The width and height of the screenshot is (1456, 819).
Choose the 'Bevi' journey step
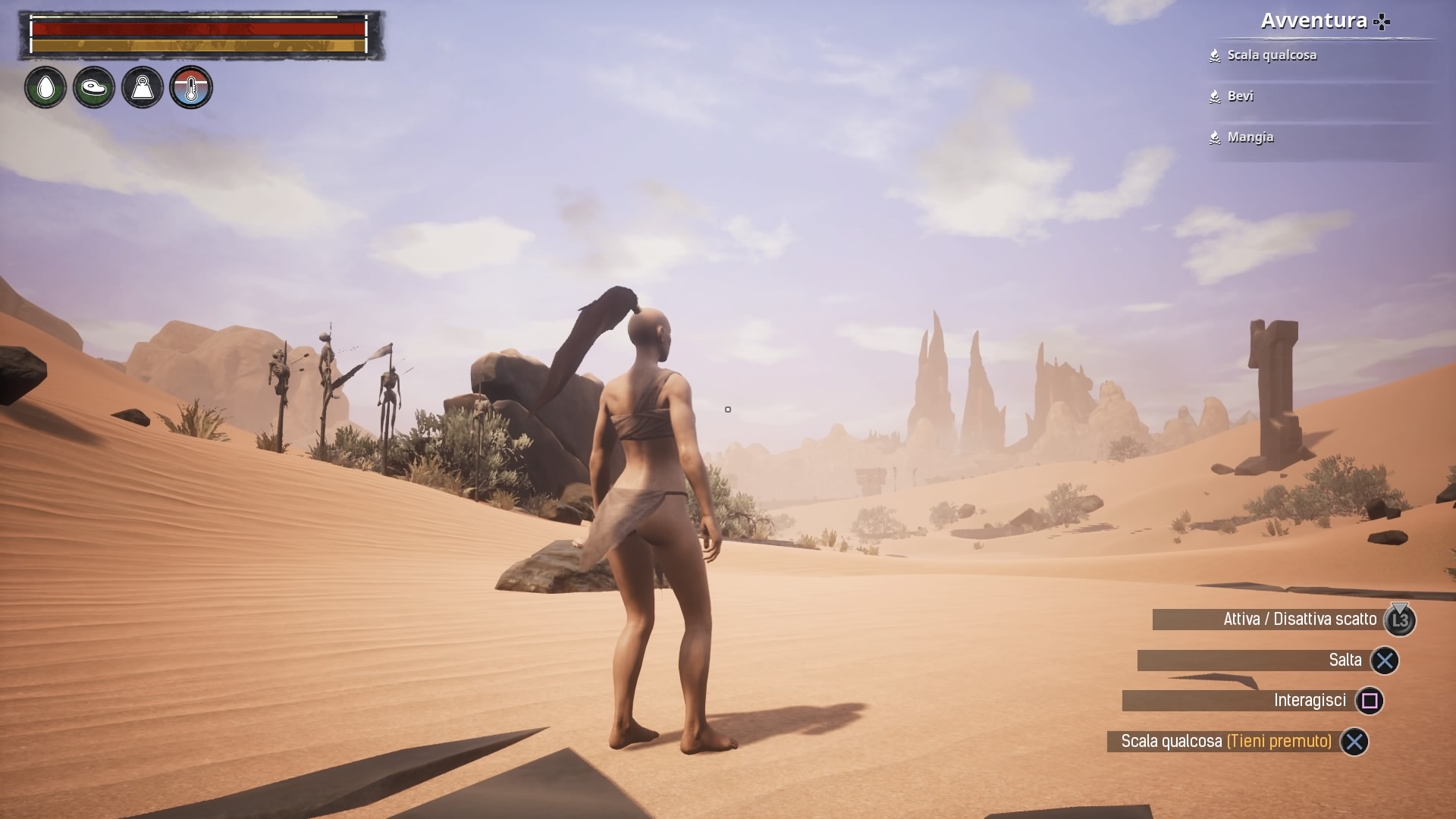(1241, 96)
